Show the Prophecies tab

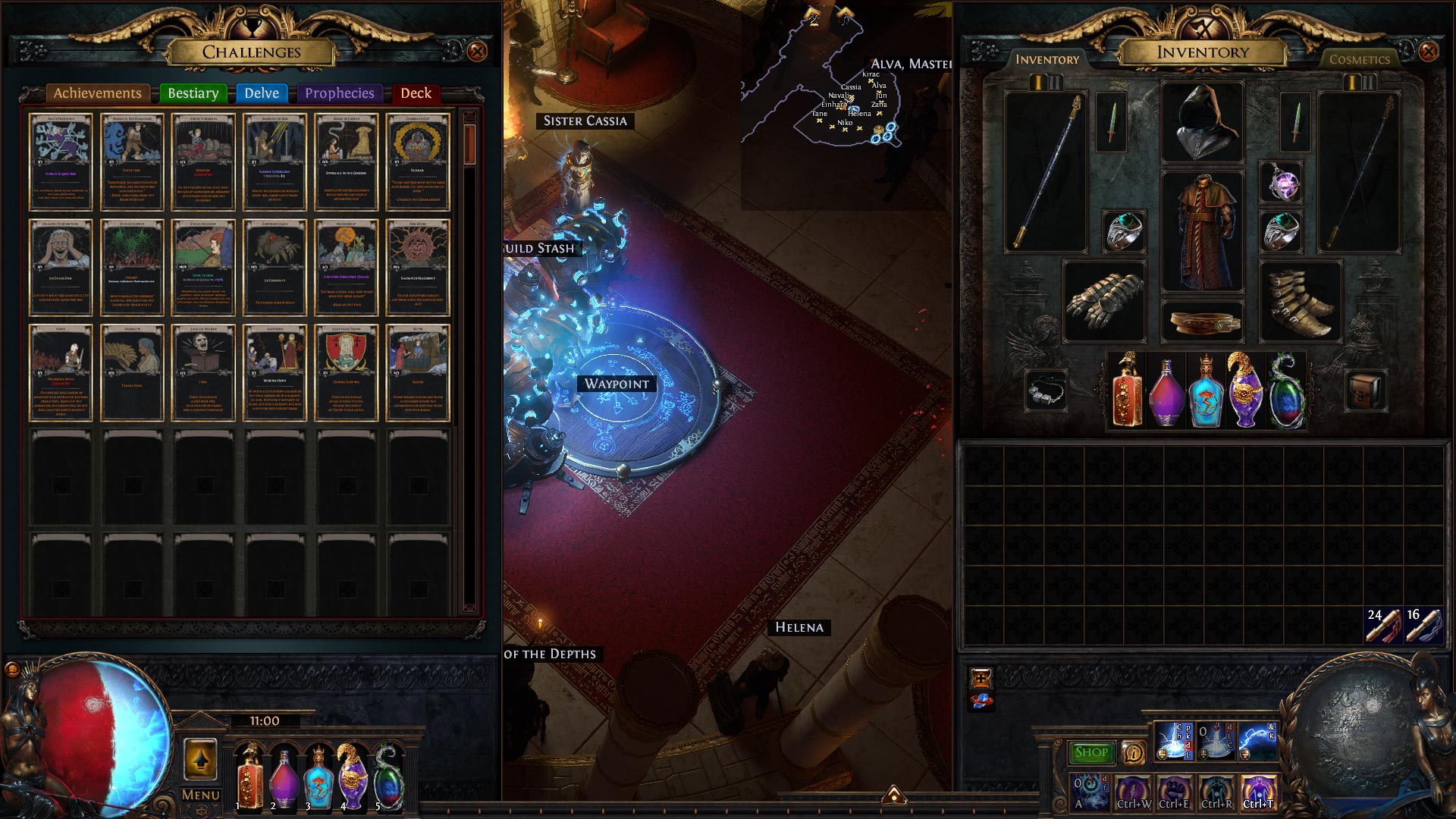click(339, 93)
